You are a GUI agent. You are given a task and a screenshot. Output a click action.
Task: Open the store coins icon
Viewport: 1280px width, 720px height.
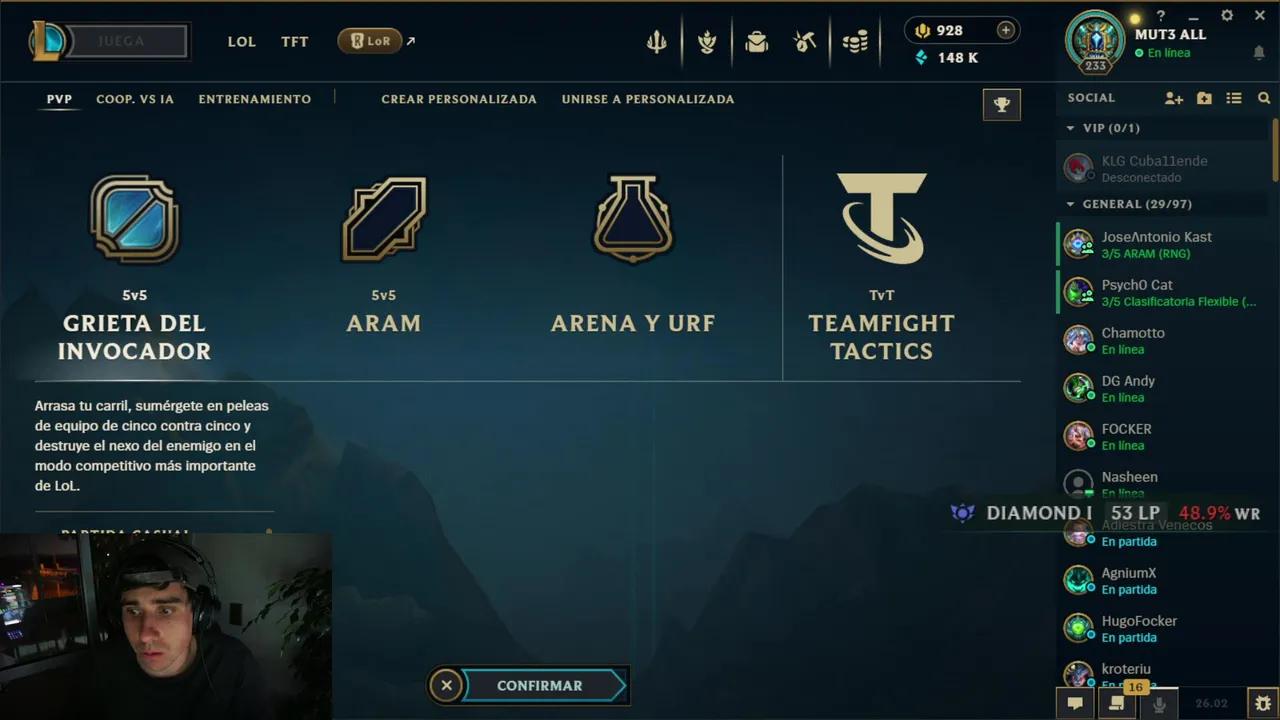855,41
